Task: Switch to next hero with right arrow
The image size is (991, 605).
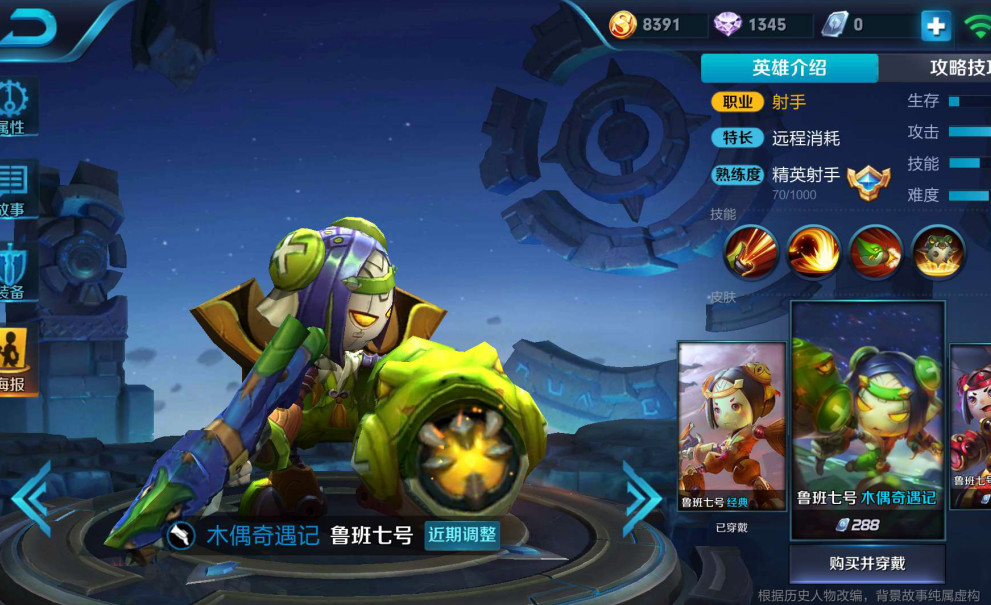Action: pos(642,497)
